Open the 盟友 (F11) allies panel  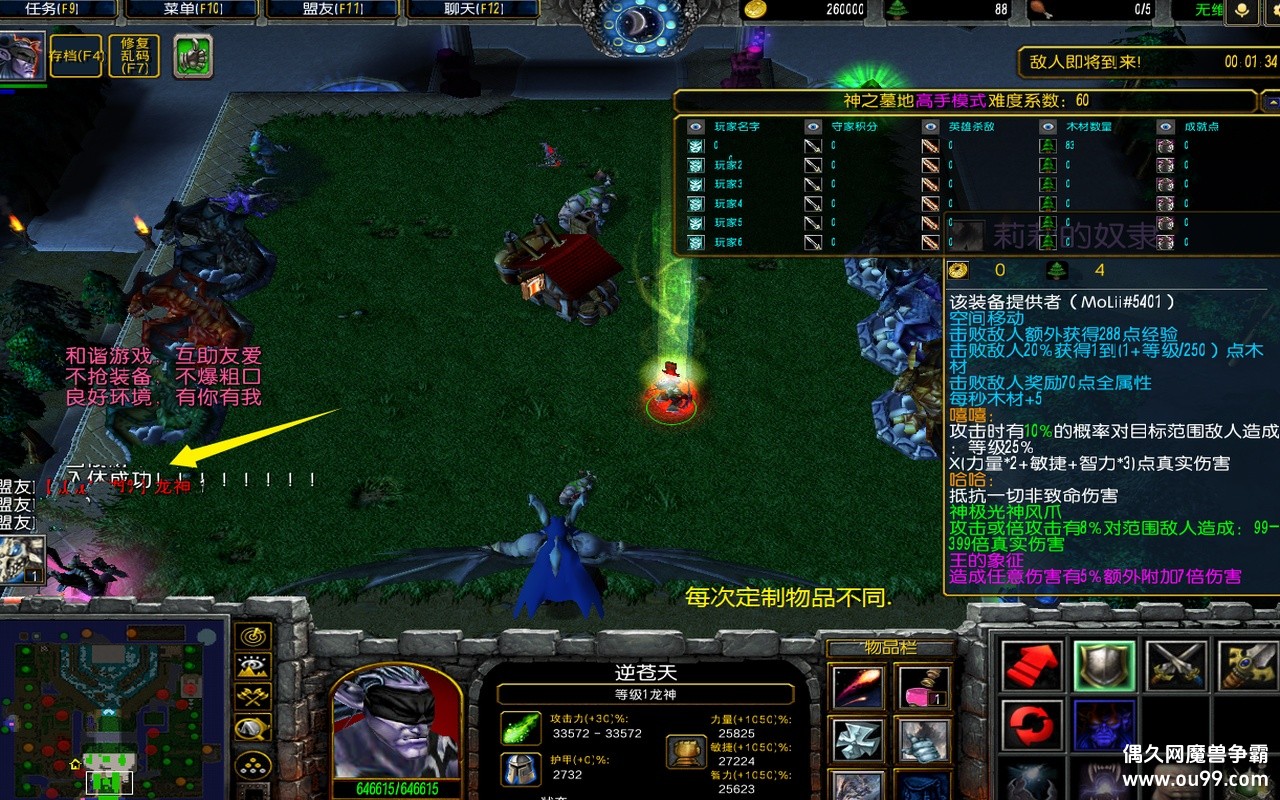point(333,10)
